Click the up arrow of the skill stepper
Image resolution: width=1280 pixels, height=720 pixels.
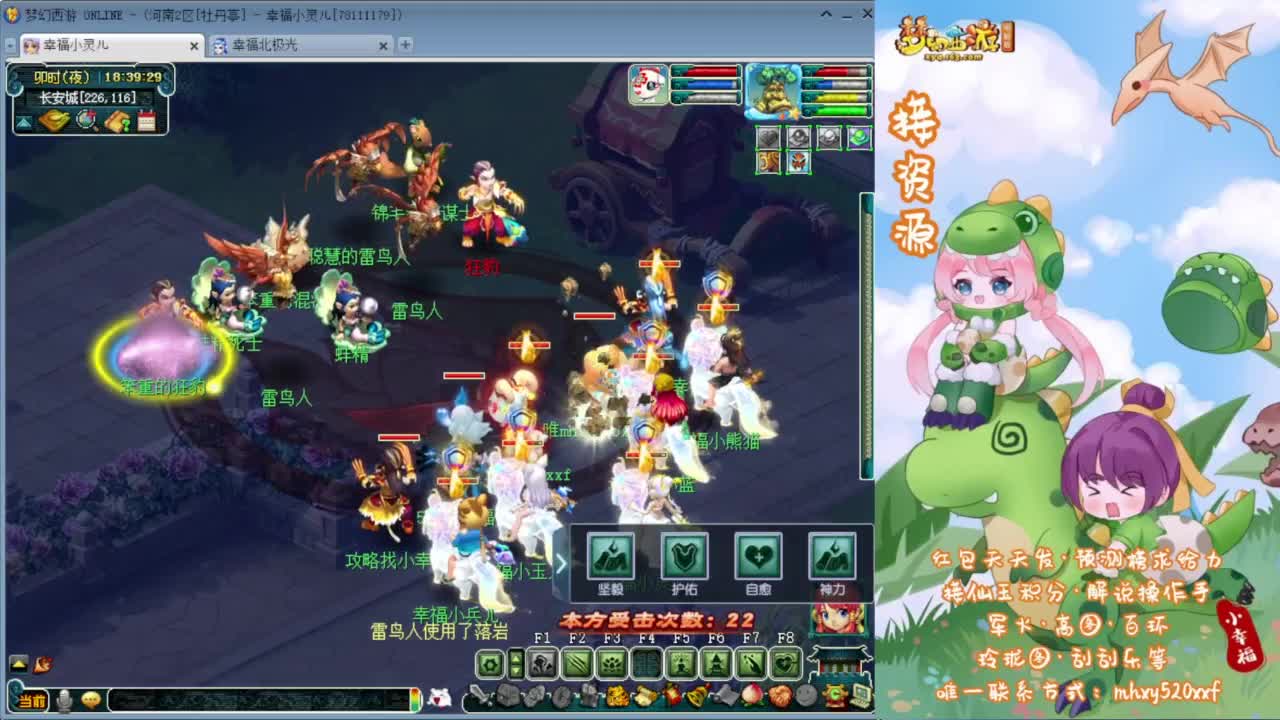(x=515, y=658)
